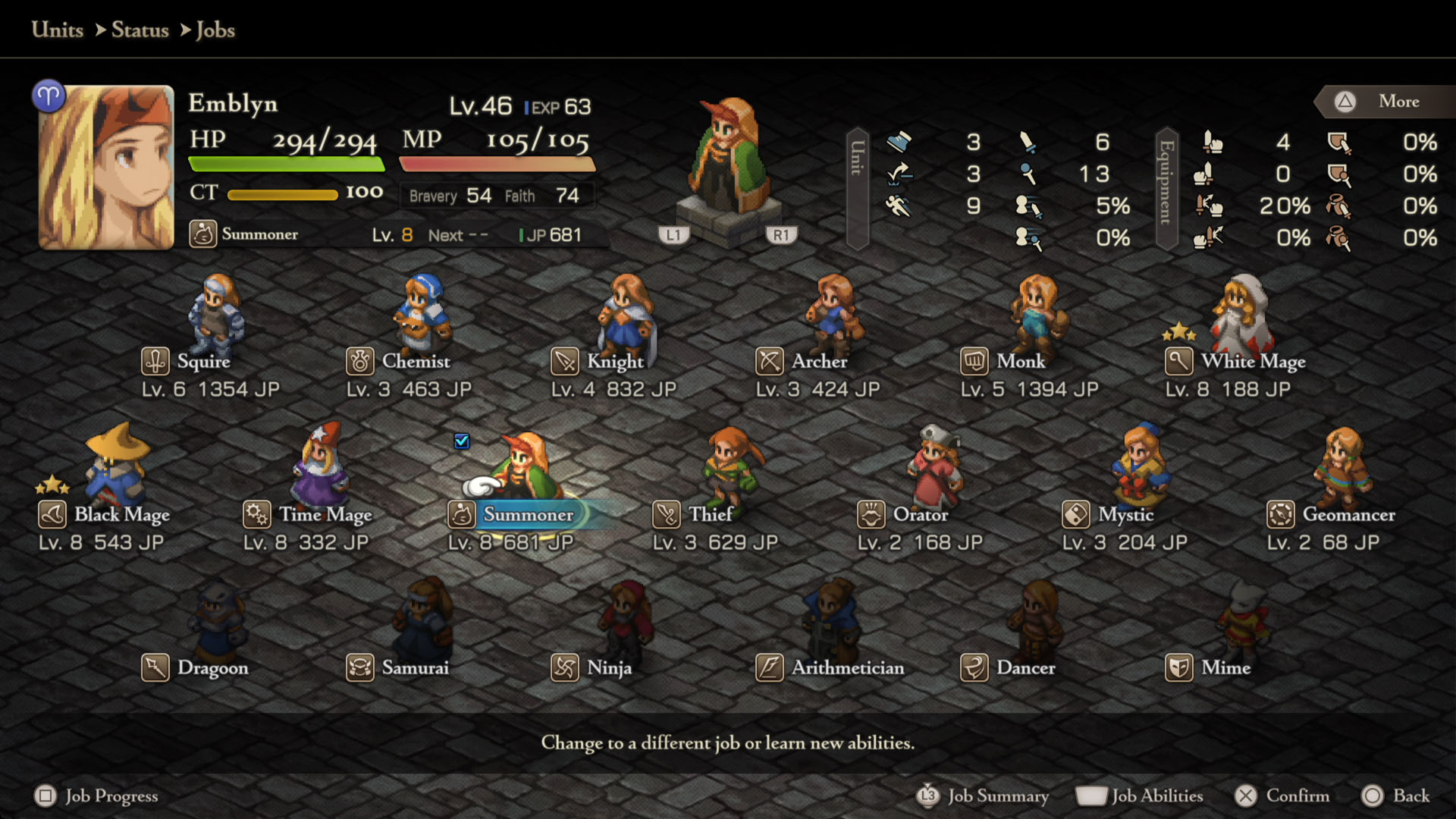Screen dimensions: 1456x819
Task: Pick the Archer job
Action: coord(819,361)
